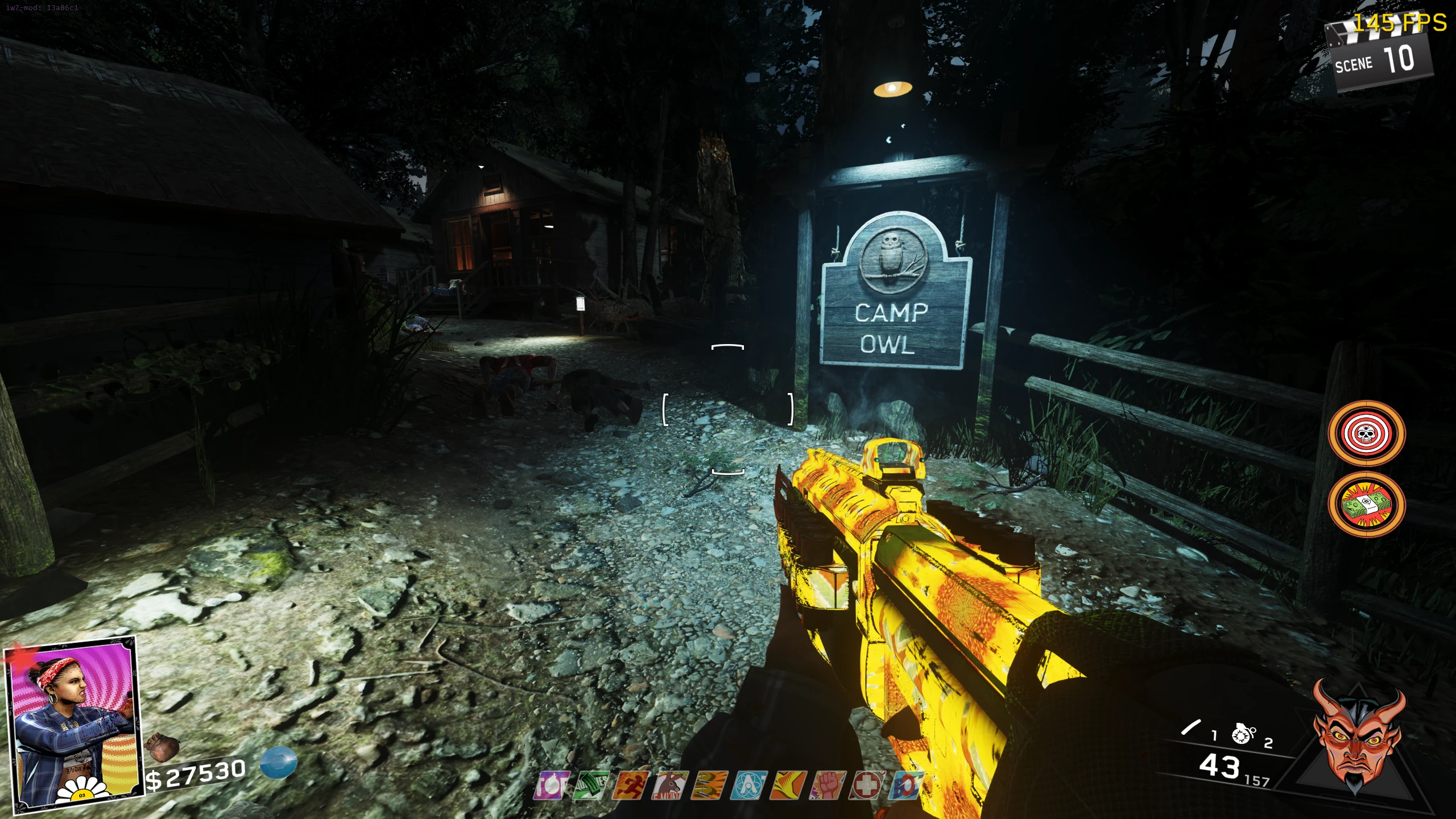Choose the brown mule perk icon
This screenshot has width=1456, height=819.
point(670,785)
